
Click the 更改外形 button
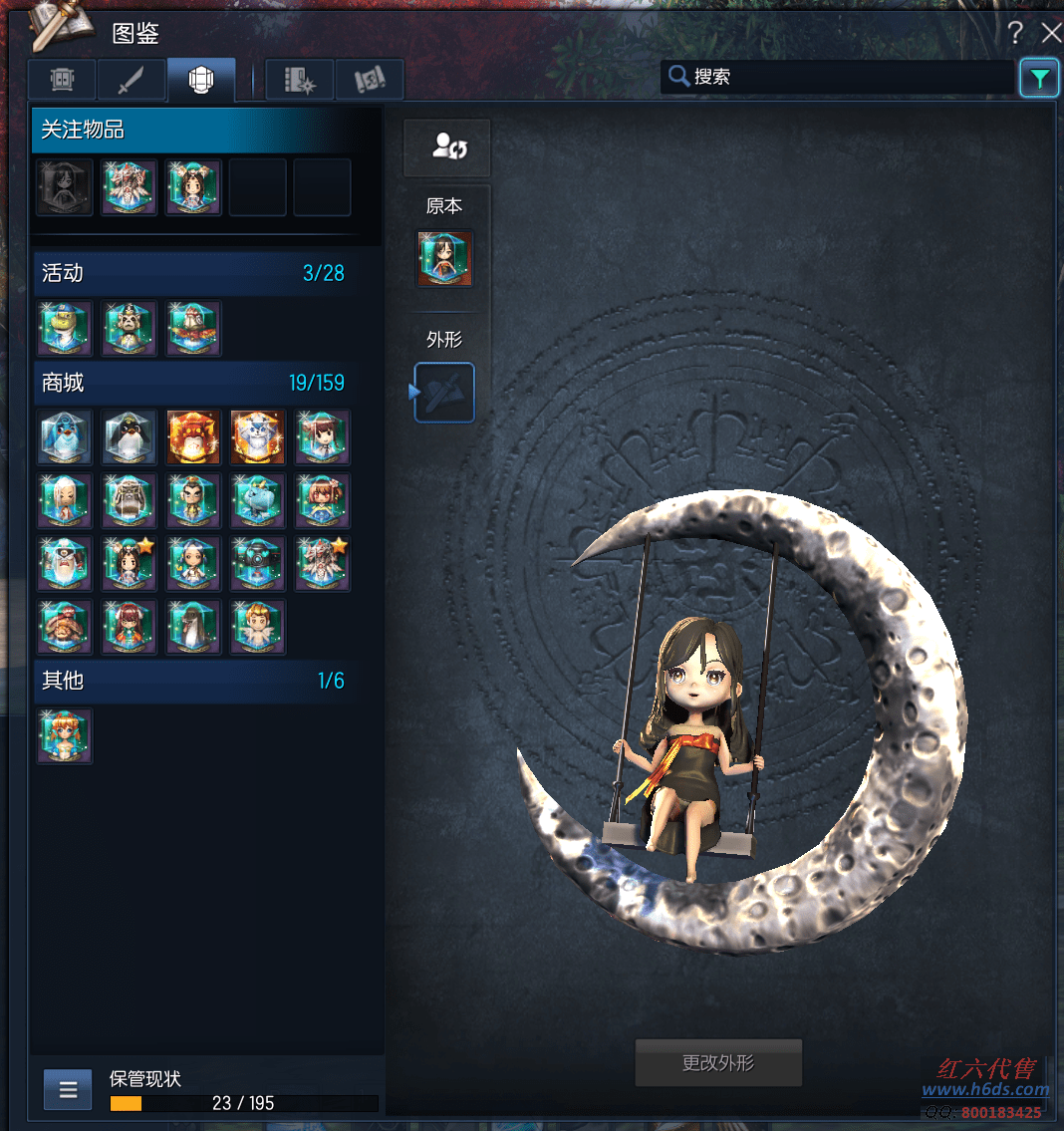718,1063
